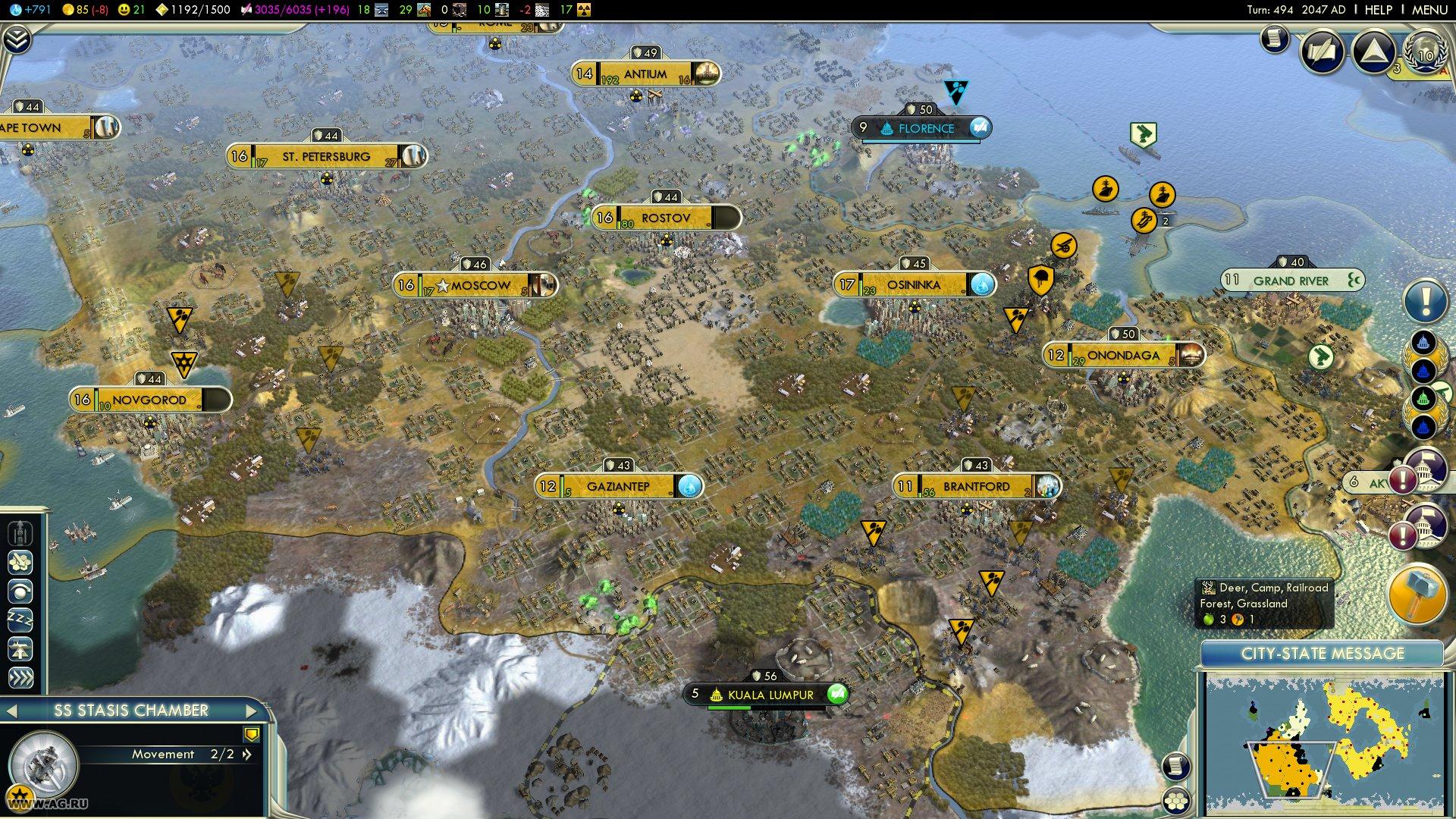Screen dimensions: 1456x819
Task: Open the scroll-and-quill diplomacy overview button
Action: [1322, 51]
